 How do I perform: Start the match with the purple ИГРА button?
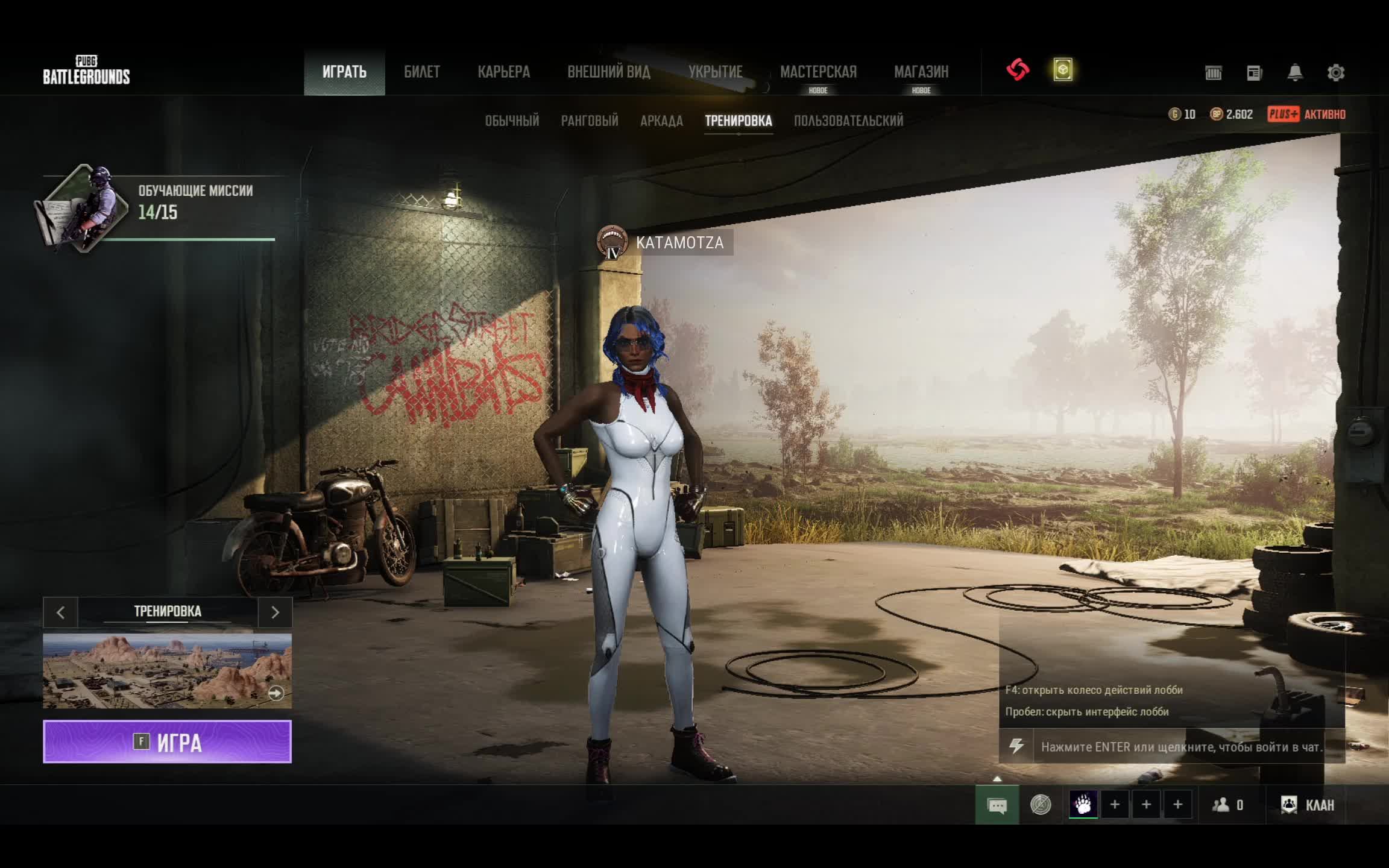(x=167, y=741)
